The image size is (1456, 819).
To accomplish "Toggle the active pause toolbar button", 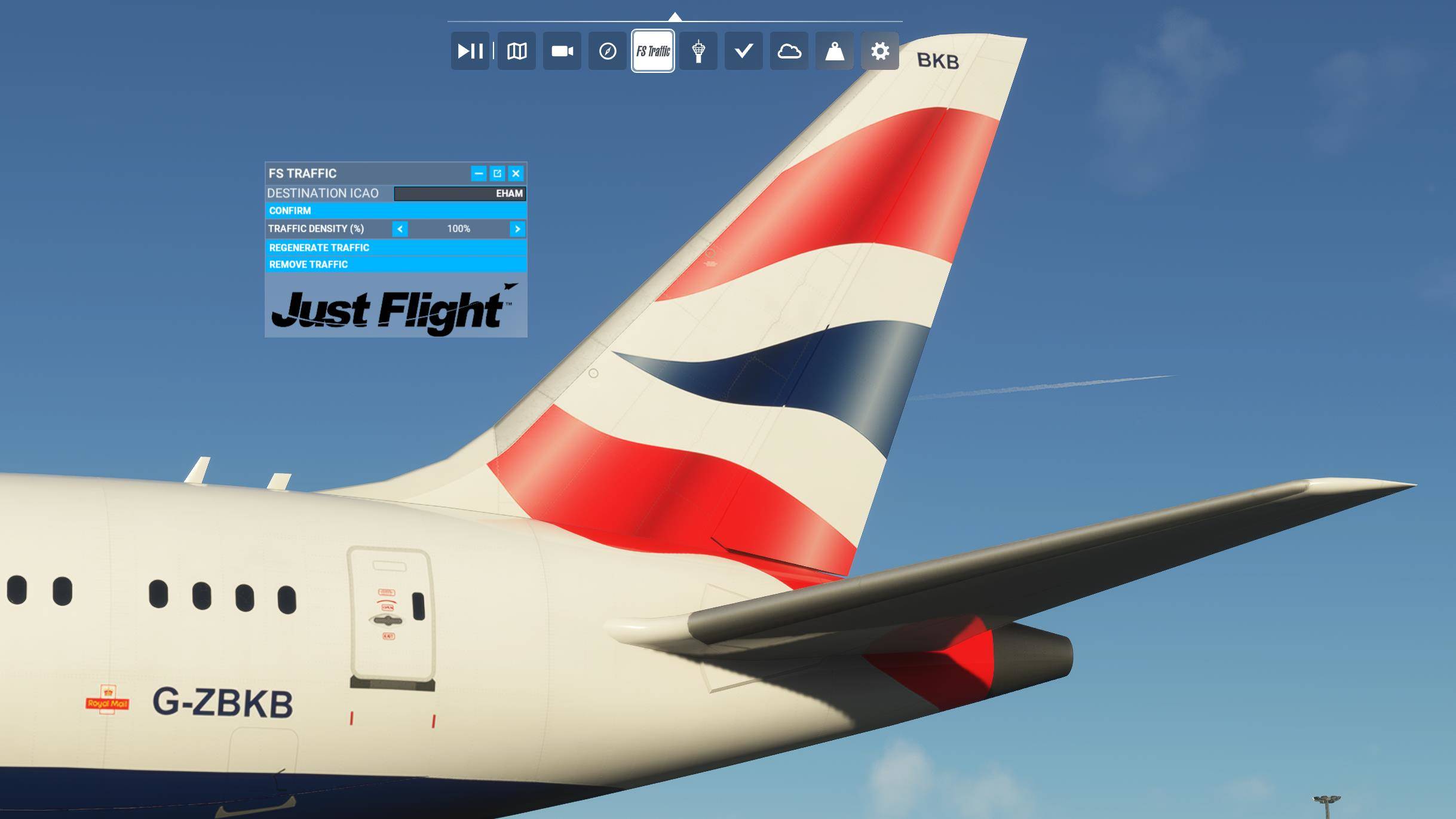I will pyautogui.click(x=470, y=51).
